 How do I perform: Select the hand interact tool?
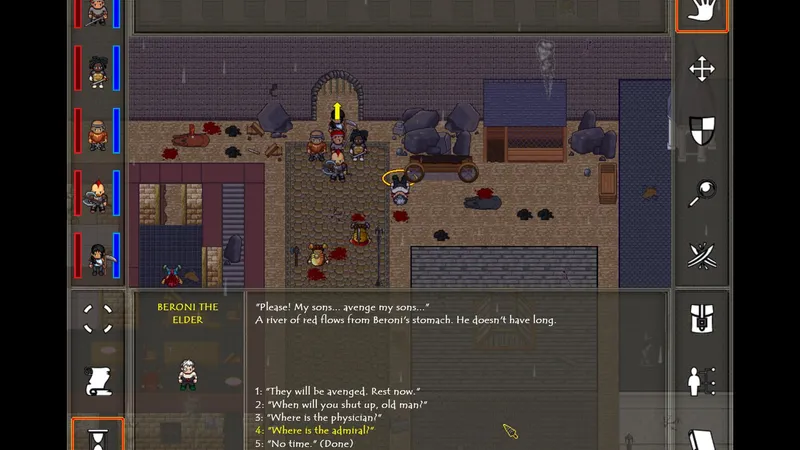click(x=701, y=13)
